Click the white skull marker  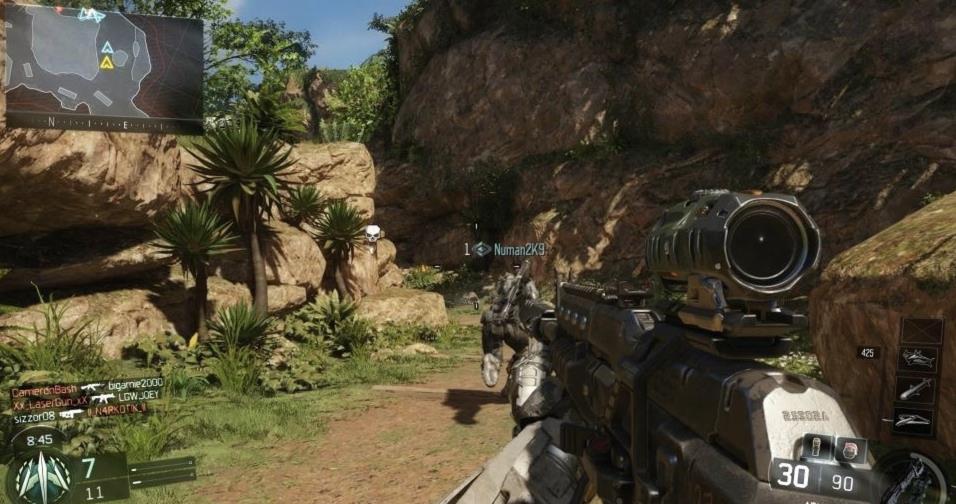372,234
